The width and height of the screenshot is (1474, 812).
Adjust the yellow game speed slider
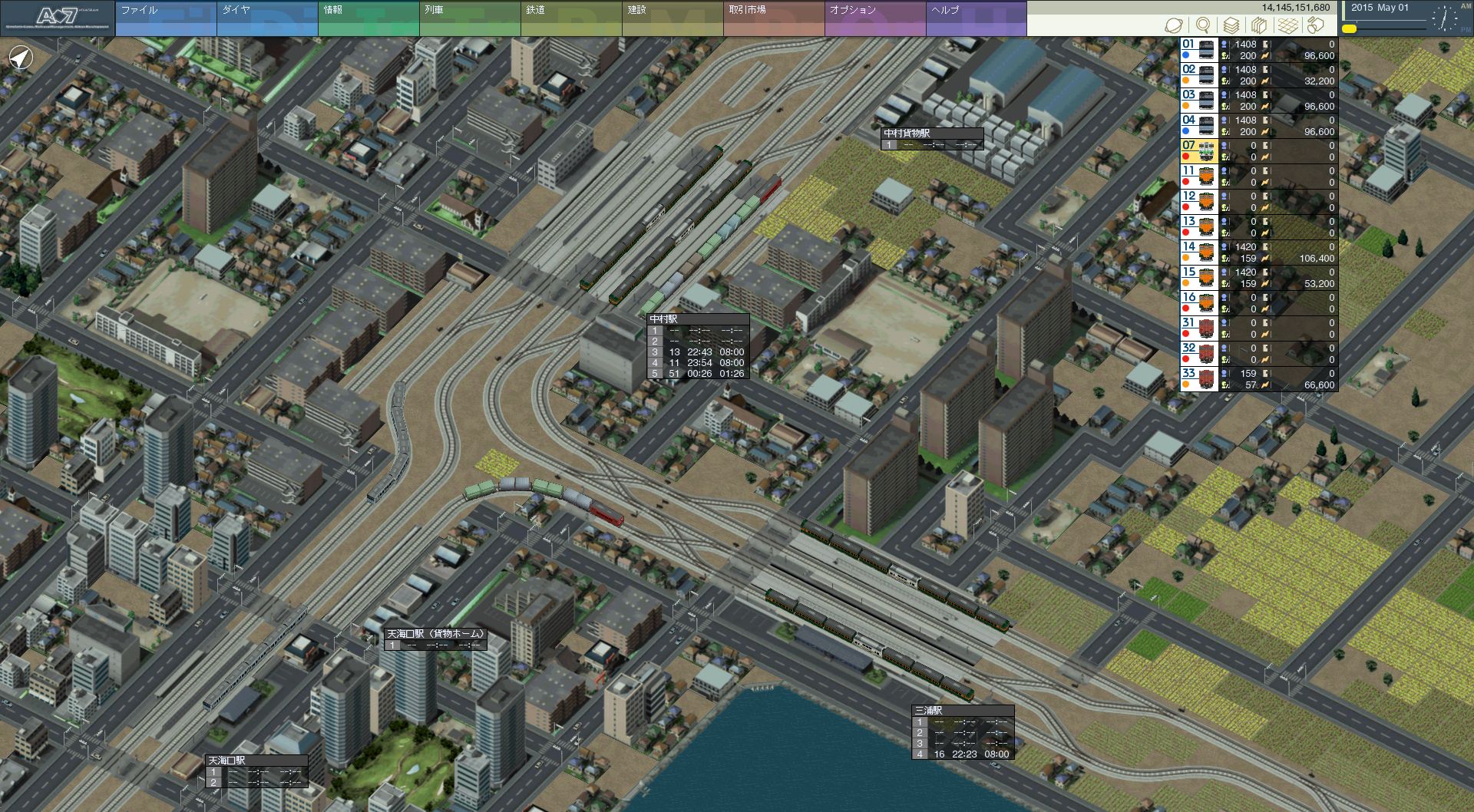(x=1349, y=29)
